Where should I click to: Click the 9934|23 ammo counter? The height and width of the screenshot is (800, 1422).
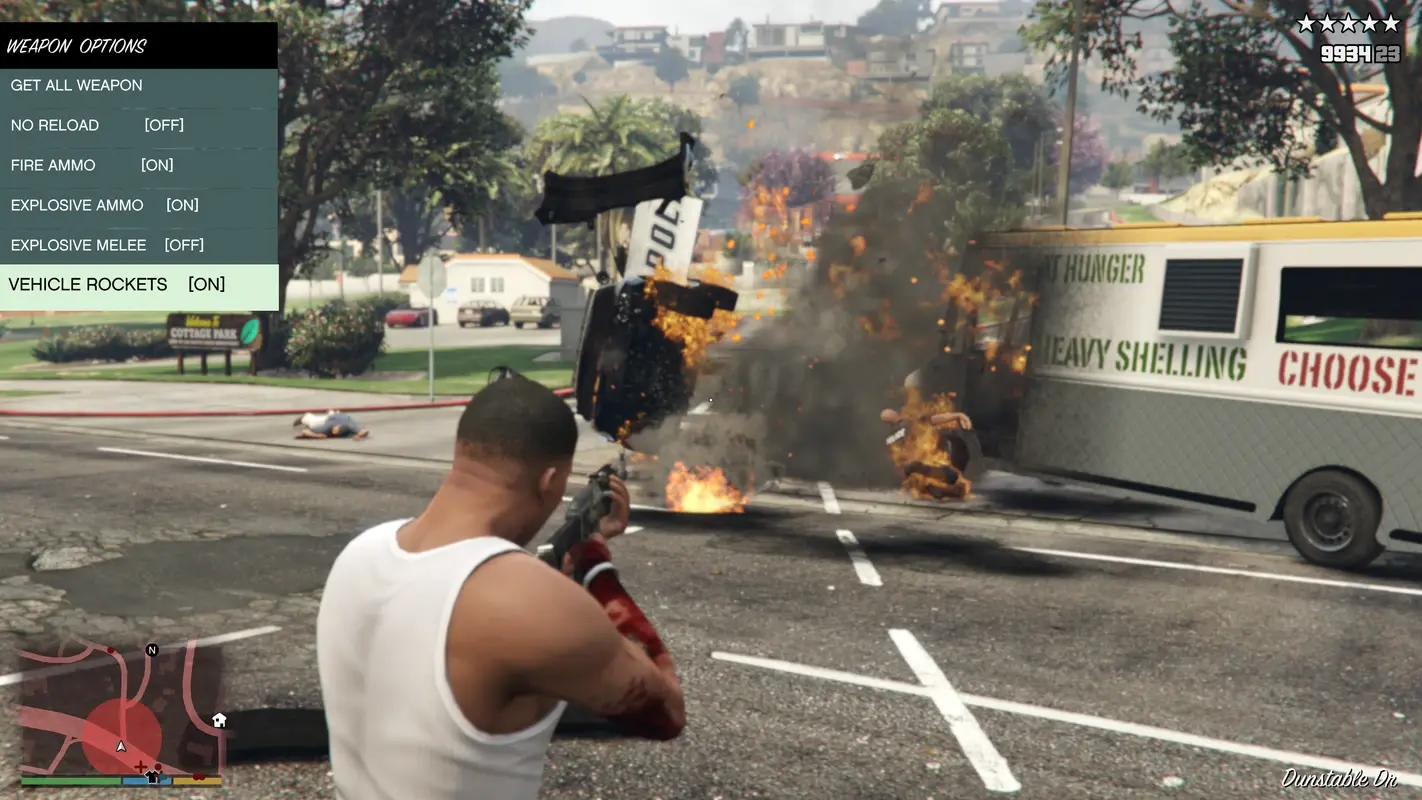point(1360,54)
